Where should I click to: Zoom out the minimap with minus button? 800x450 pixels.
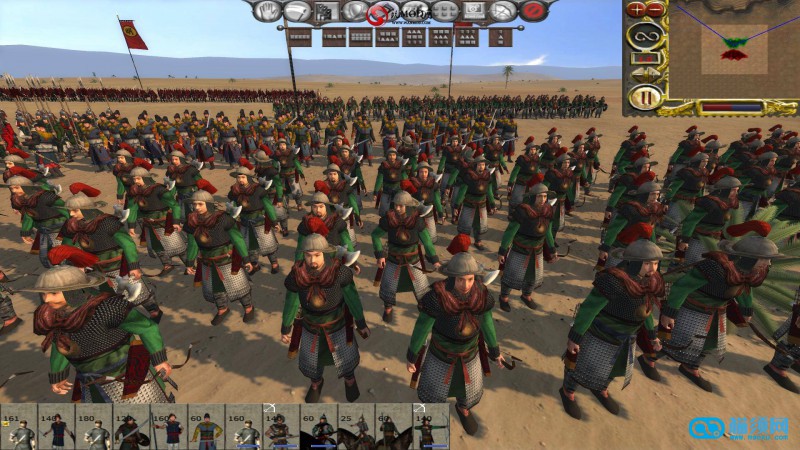(655, 9)
